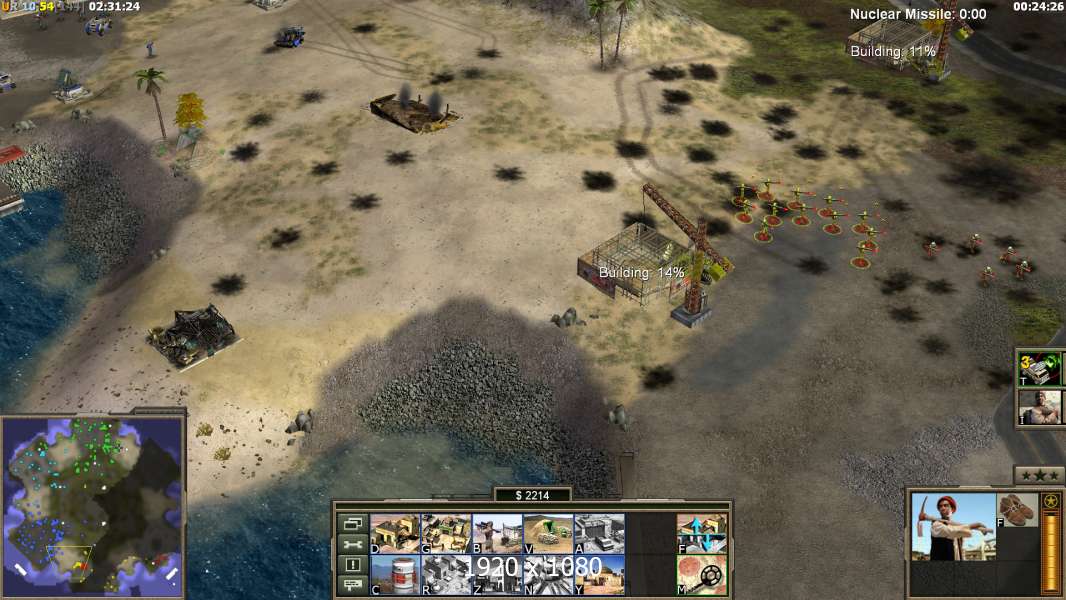This screenshot has height=600, width=1066.
Task: Pick the build tile labeled V
Action: [x=548, y=533]
